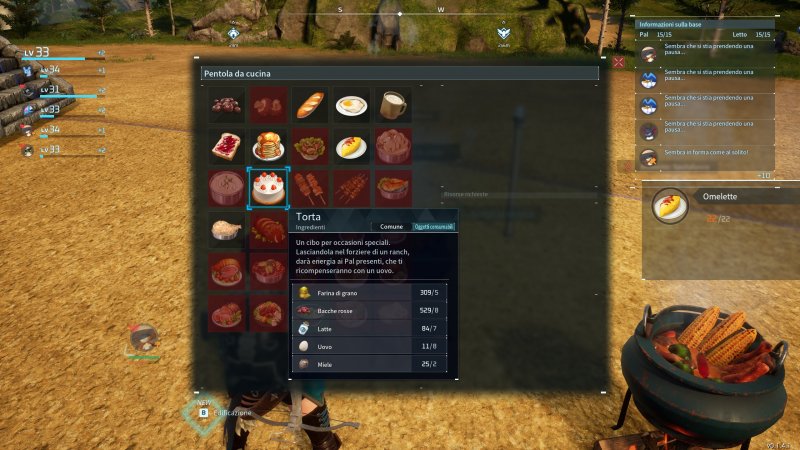
Task: Pick the mug of hot milk recipe
Action: [393, 104]
